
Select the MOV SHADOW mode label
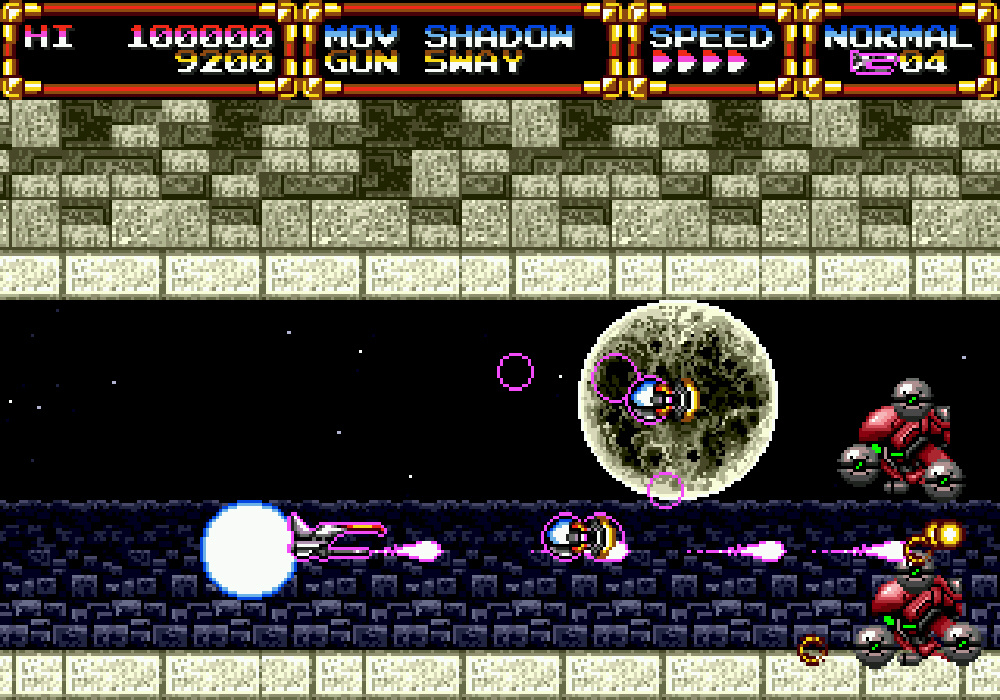pos(449,38)
